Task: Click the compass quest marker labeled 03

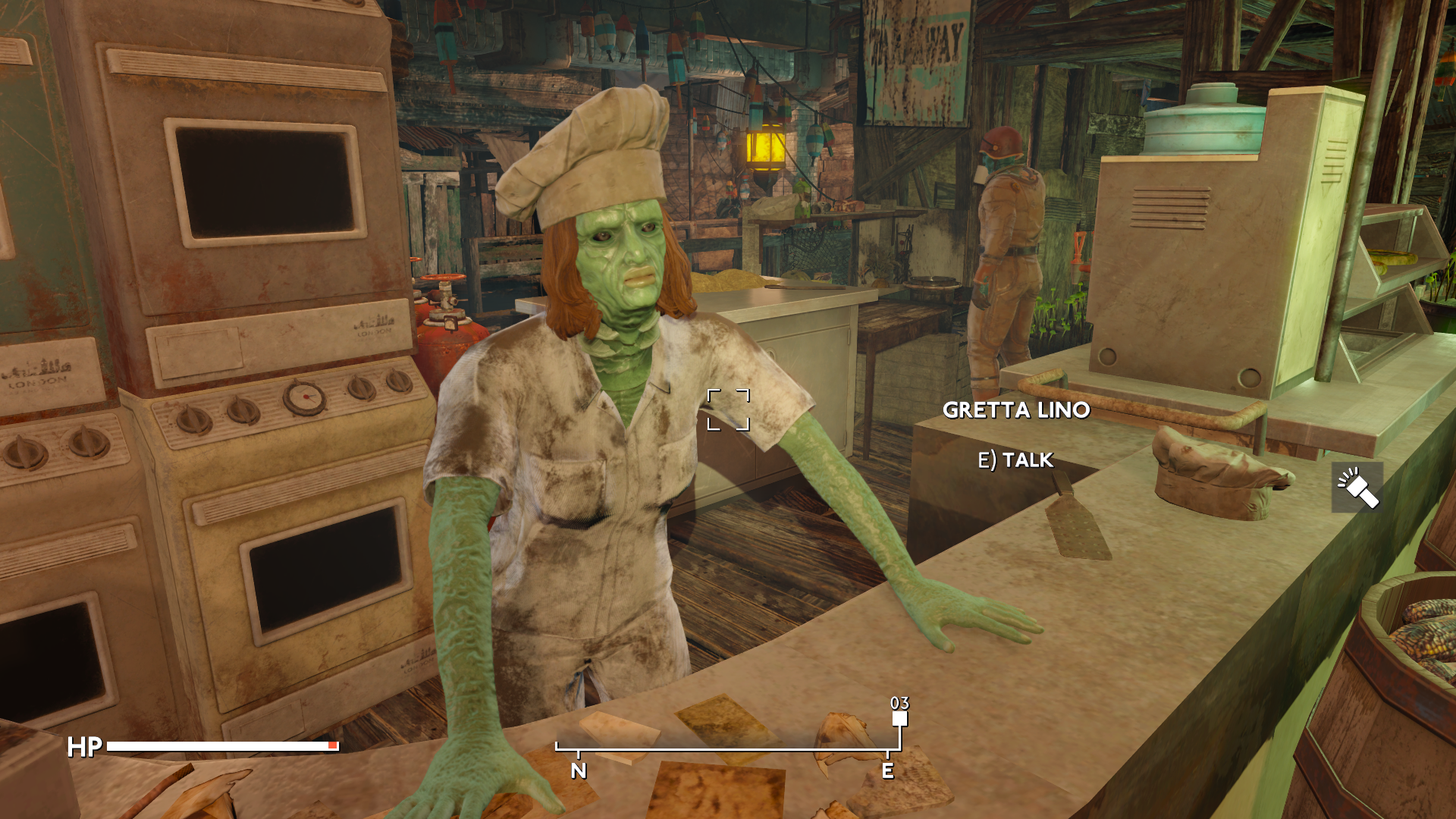Action: pos(899,717)
